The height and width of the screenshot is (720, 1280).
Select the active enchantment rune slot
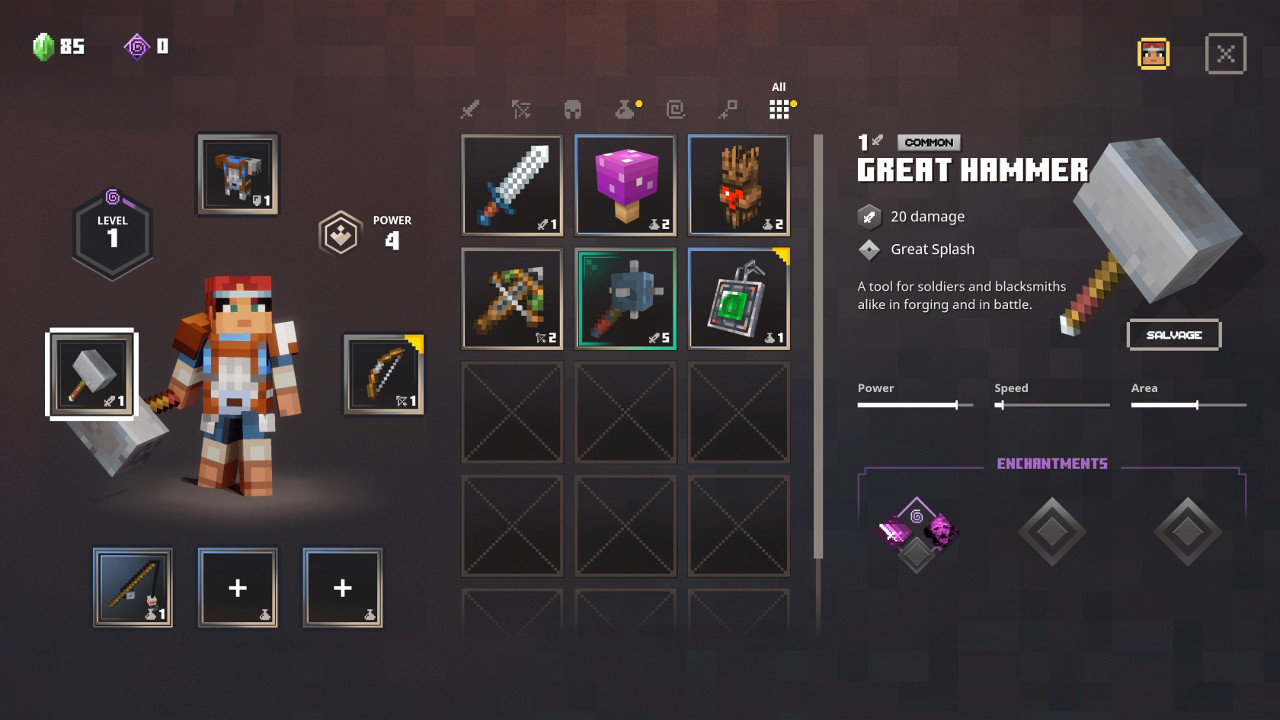(916, 530)
